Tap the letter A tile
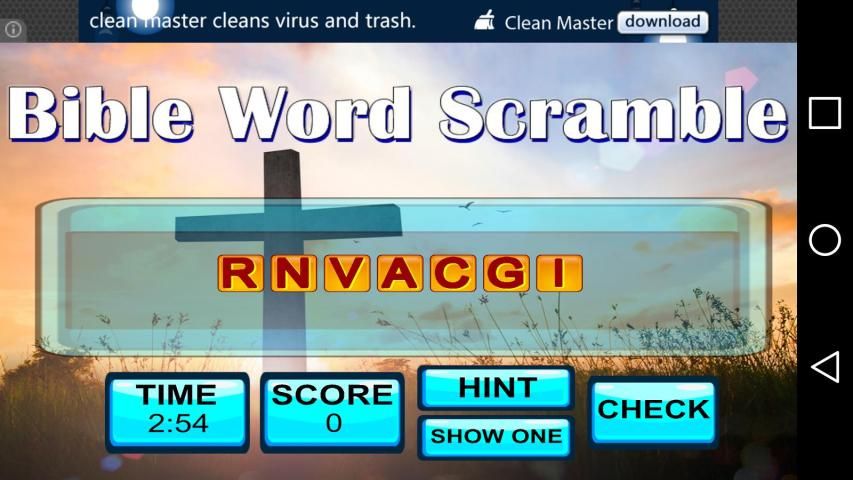This screenshot has height=480, width=853. point(399,273)
